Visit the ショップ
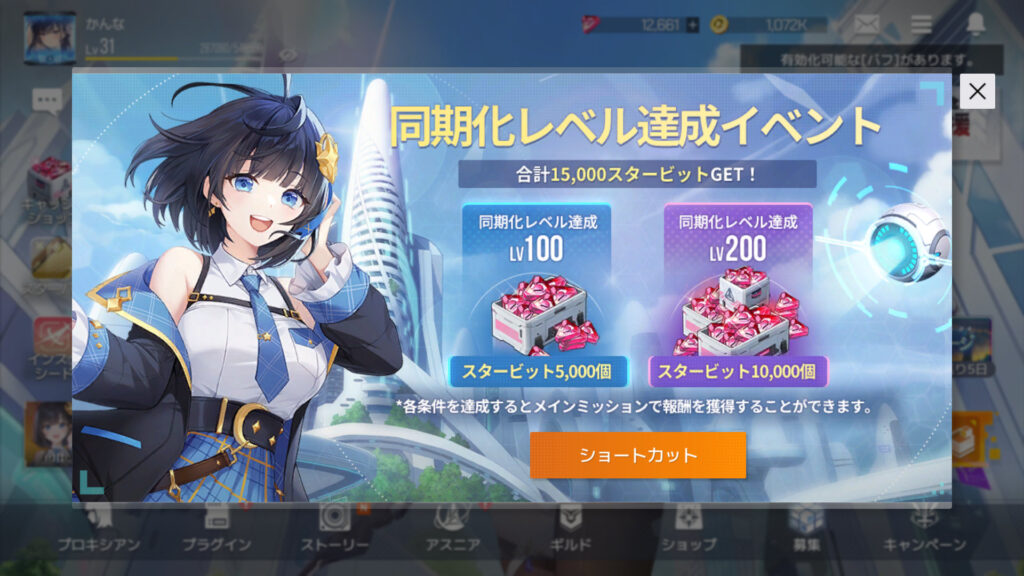 coord(688,528)
